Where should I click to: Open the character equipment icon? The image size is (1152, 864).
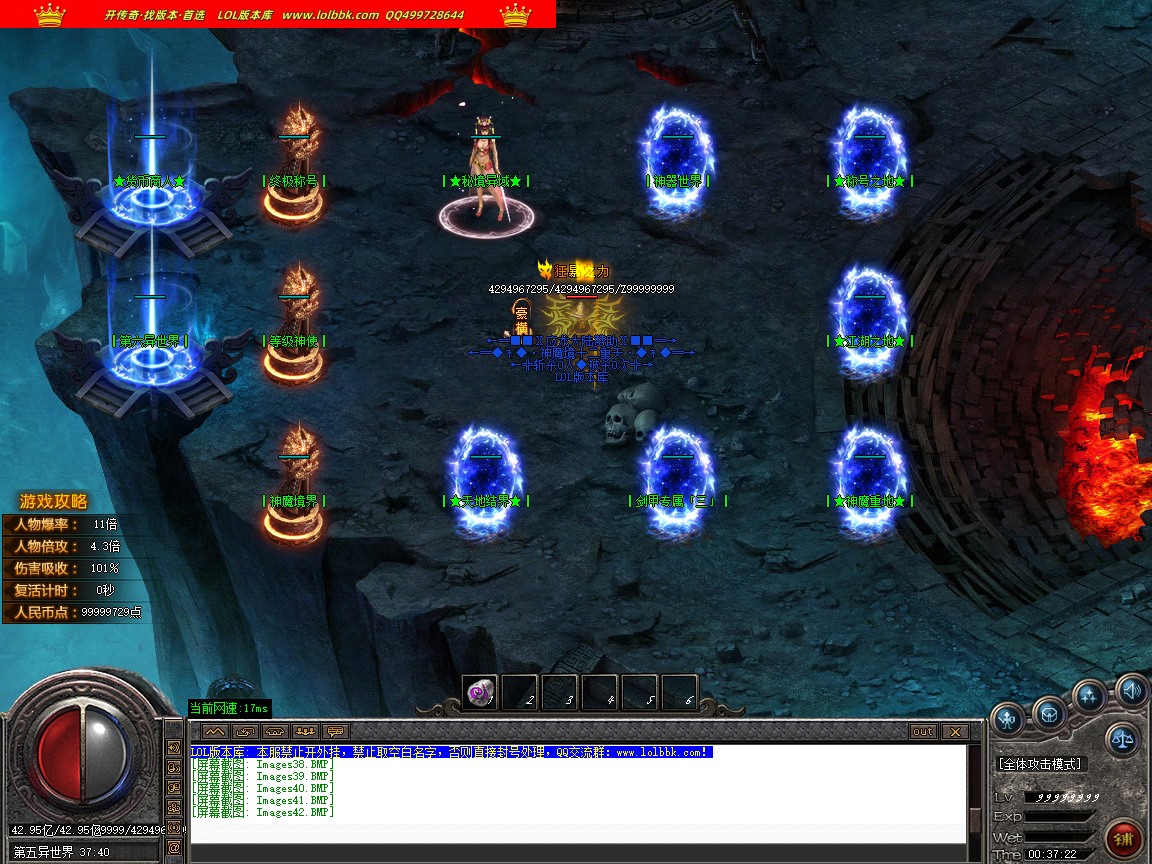pyautogui.click(x=1007, y=716)
